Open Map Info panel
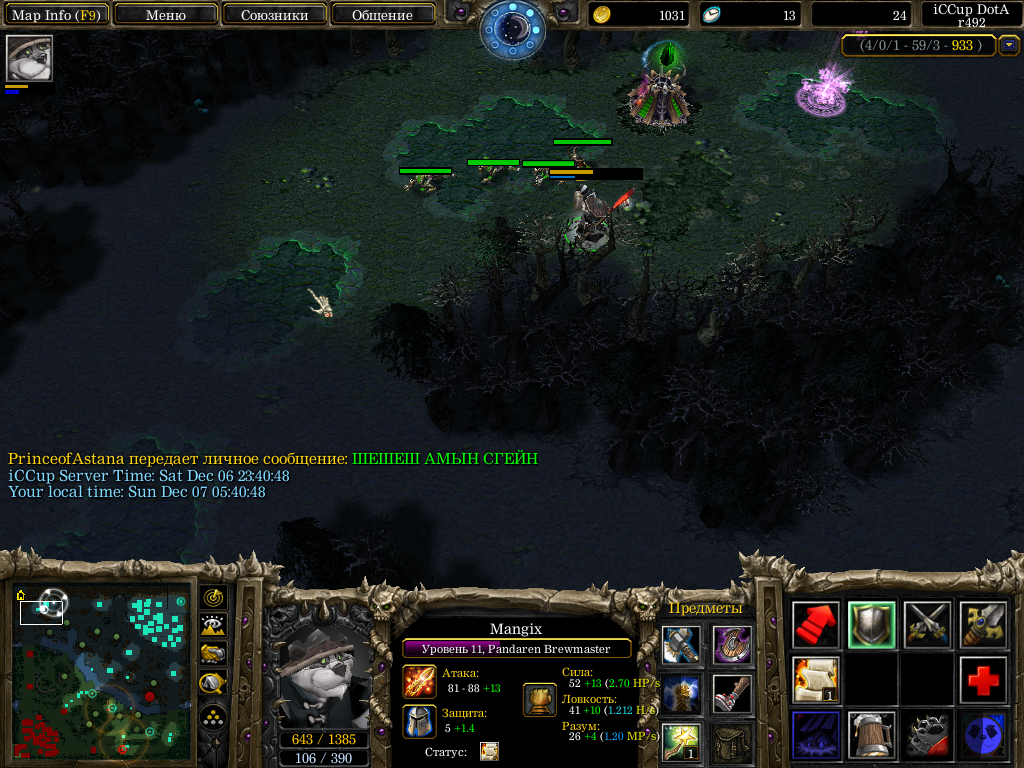This screenshot has height=768, width=1024. point(55,15)
